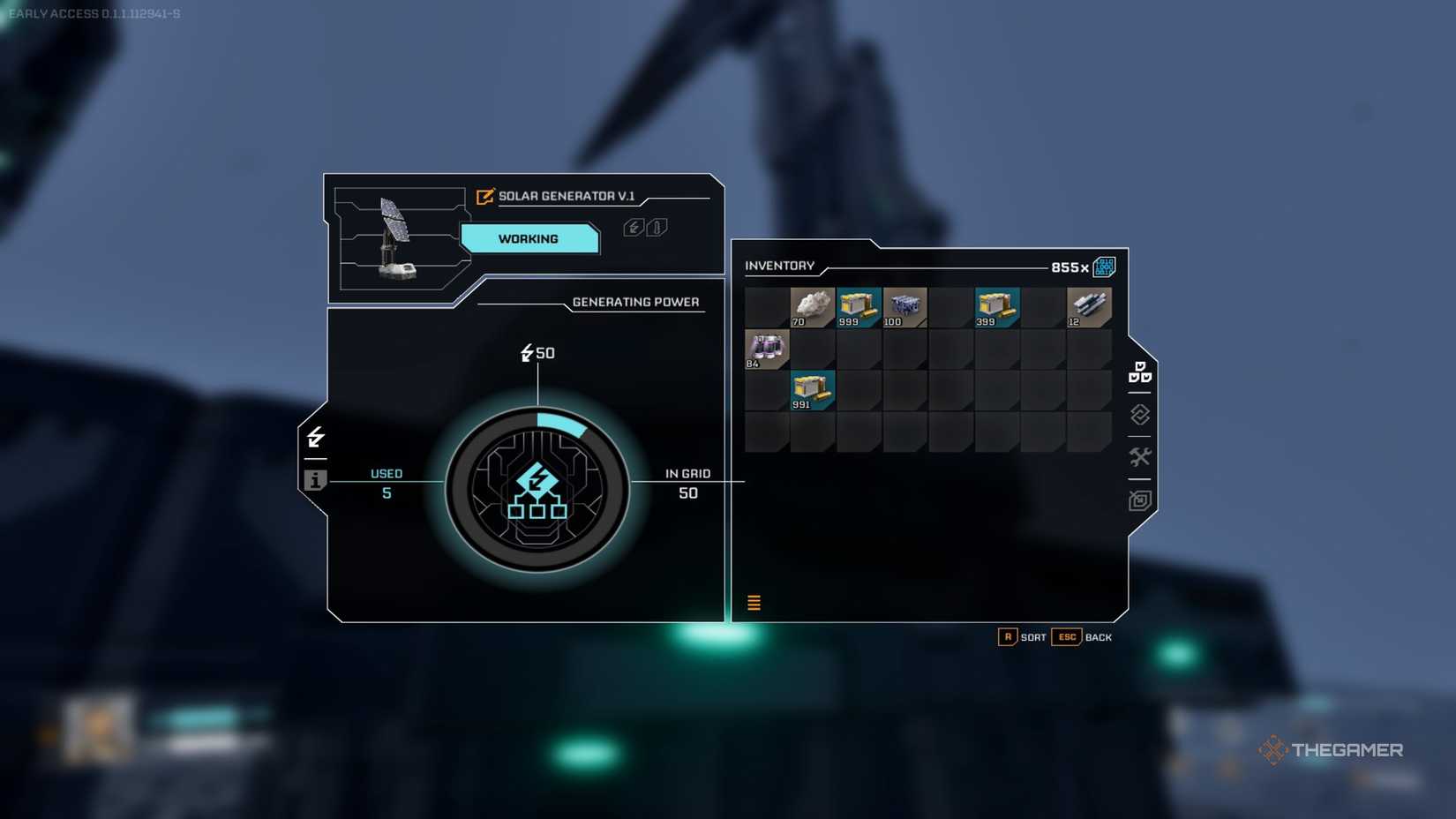Select the battery icon next to power bolt

(x=656, y=227)
